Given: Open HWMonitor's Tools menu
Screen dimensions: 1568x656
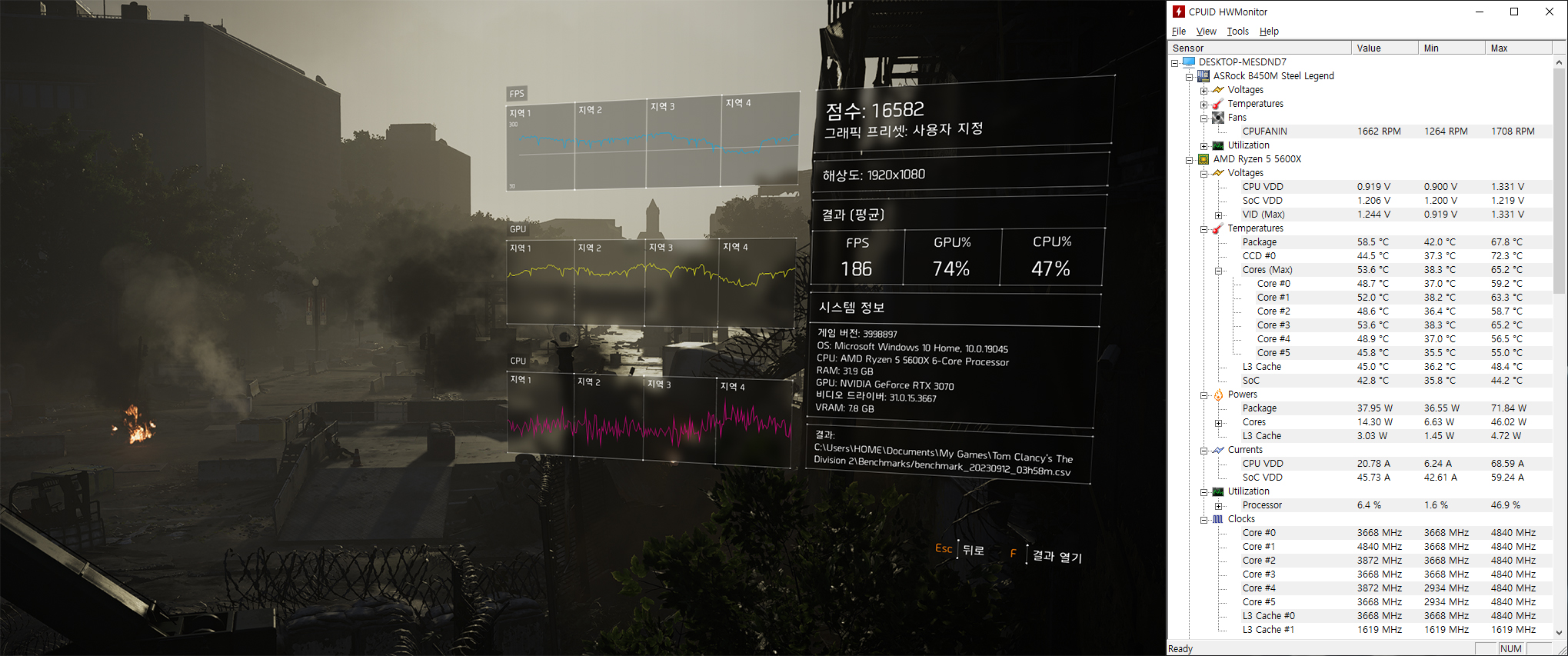Looking at the screenshot, I should 1237,32.
